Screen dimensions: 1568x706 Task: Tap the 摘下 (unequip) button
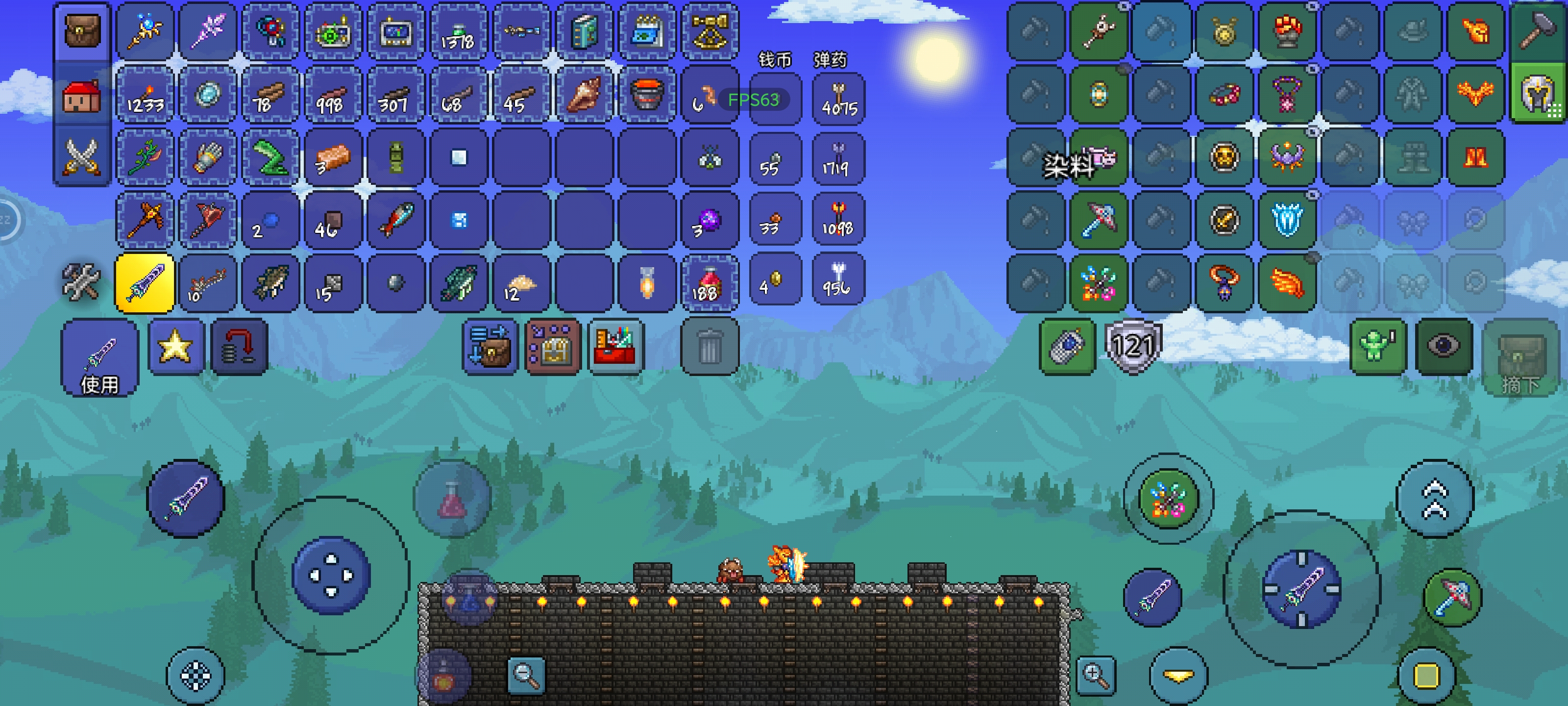coord(1520,359)
